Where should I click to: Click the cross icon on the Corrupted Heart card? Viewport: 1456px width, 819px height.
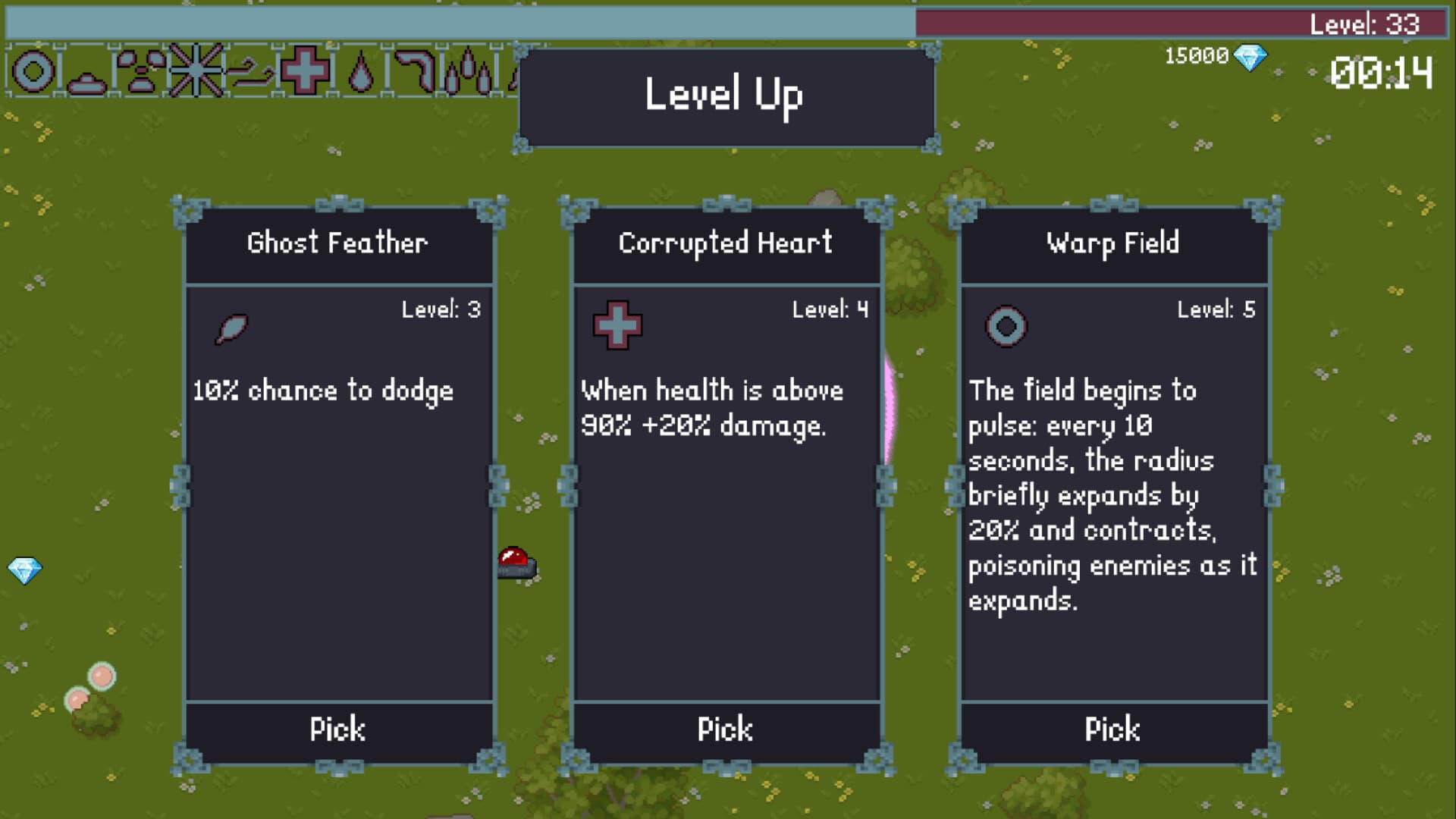tap(617, 324)
